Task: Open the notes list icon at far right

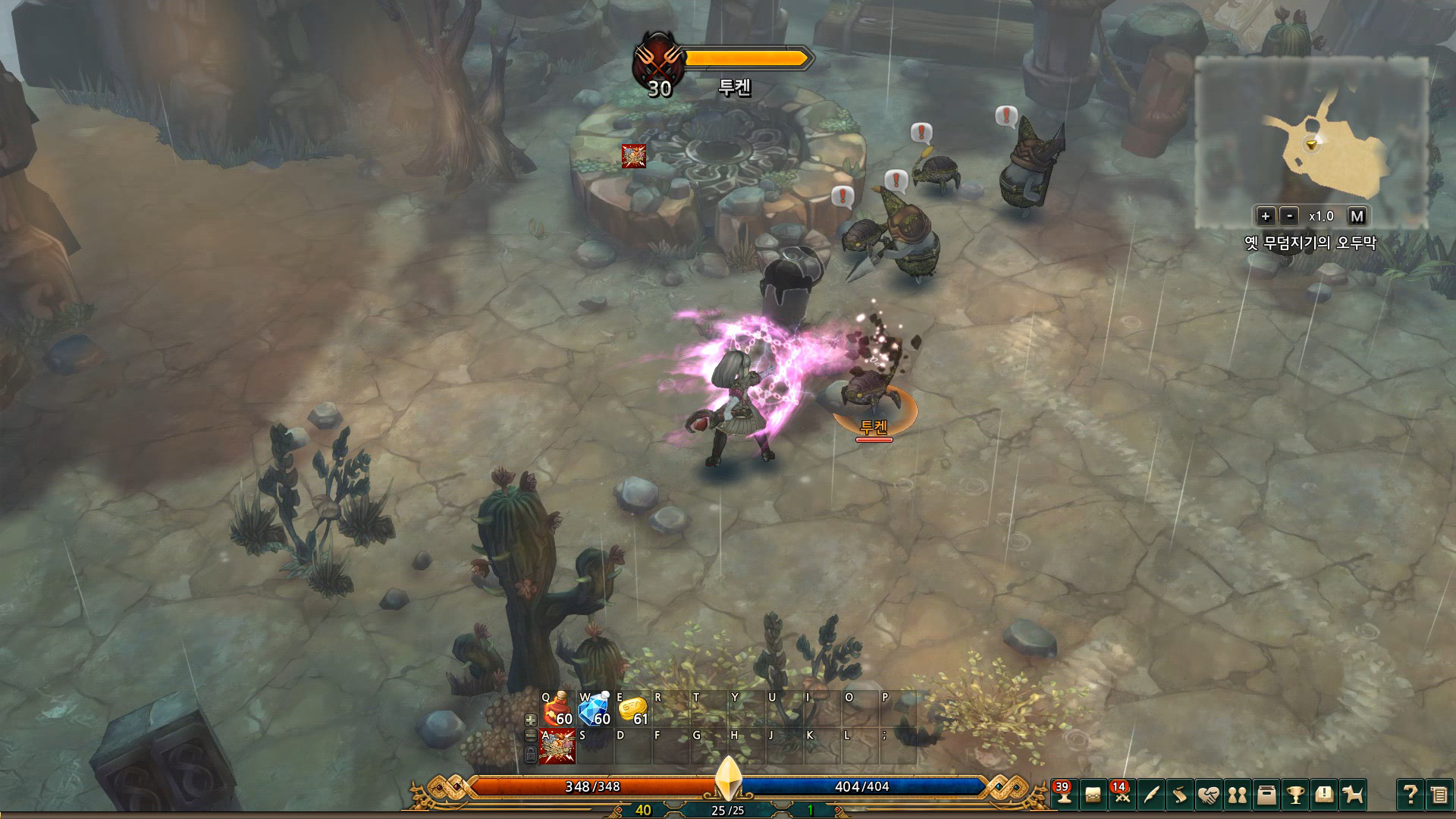Action: tap(1441, 798)
